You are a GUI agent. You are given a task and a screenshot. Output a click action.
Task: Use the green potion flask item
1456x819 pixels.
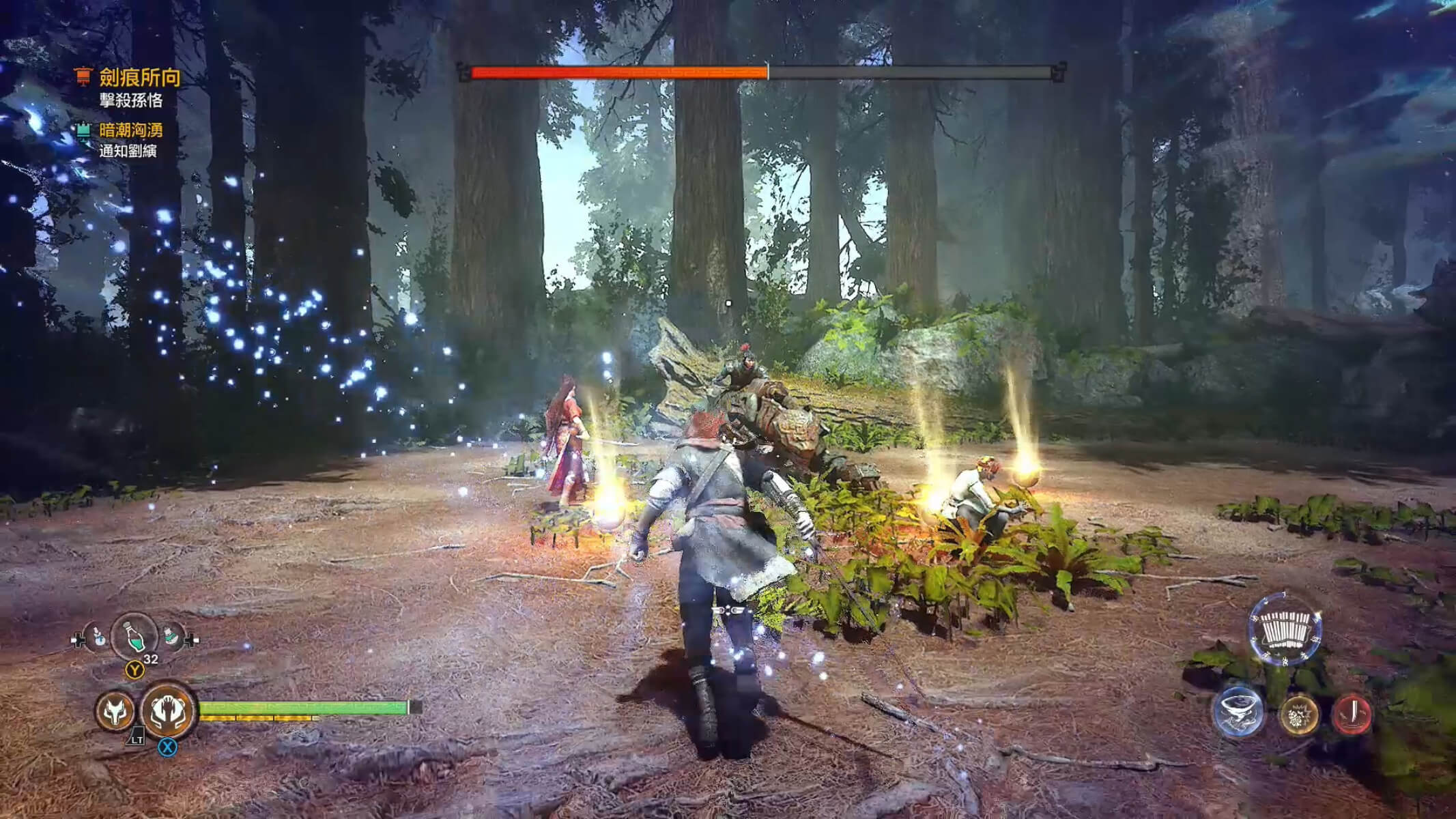point(134,637)
